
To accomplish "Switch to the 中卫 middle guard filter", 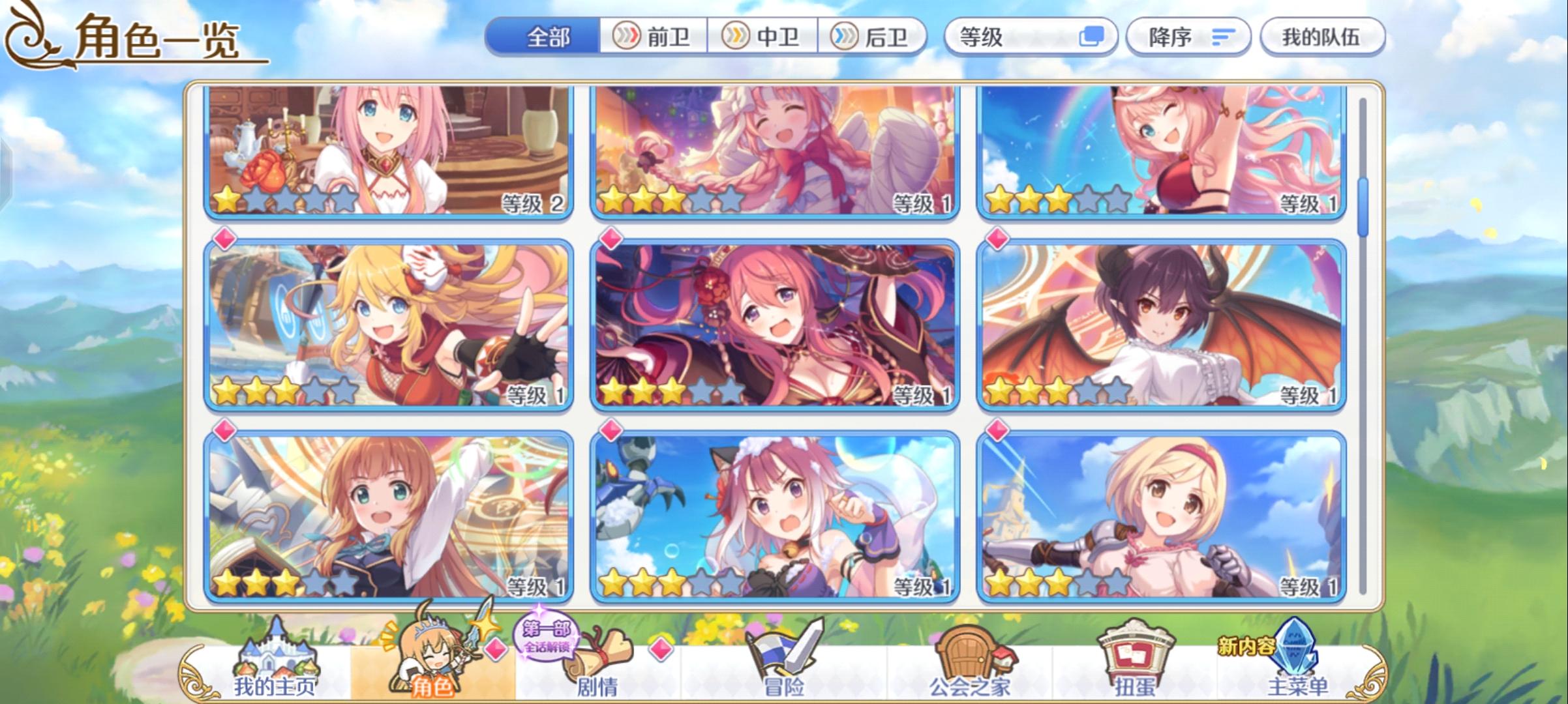I will 764,37.
